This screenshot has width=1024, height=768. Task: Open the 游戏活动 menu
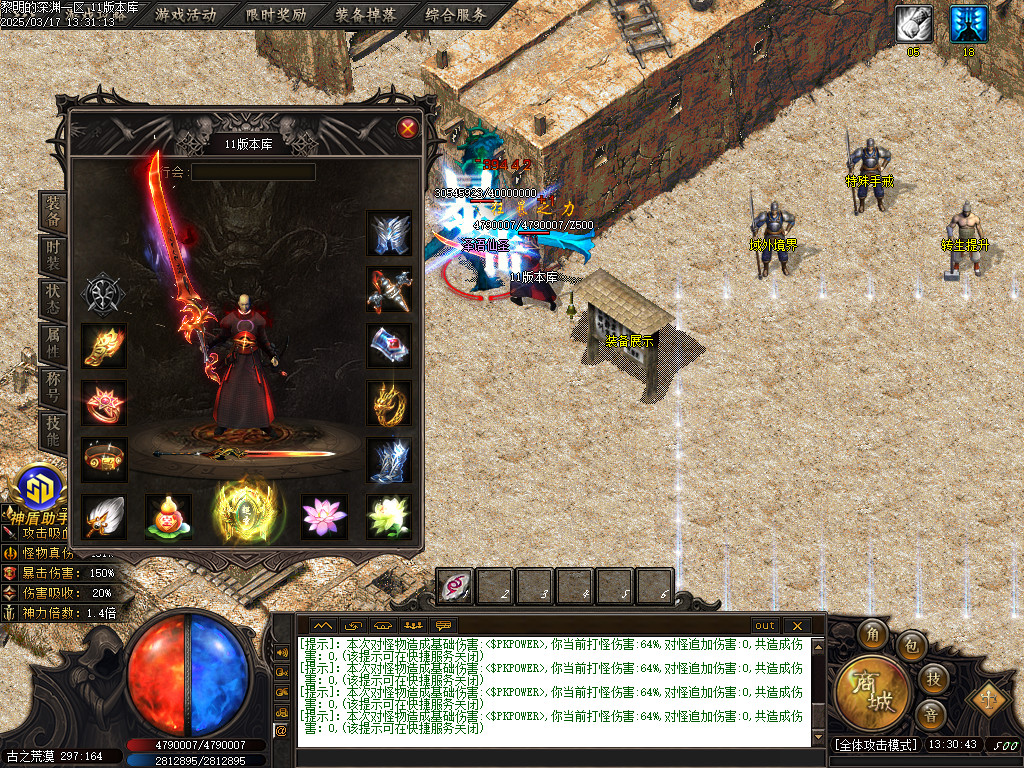[x=186, y=15]
